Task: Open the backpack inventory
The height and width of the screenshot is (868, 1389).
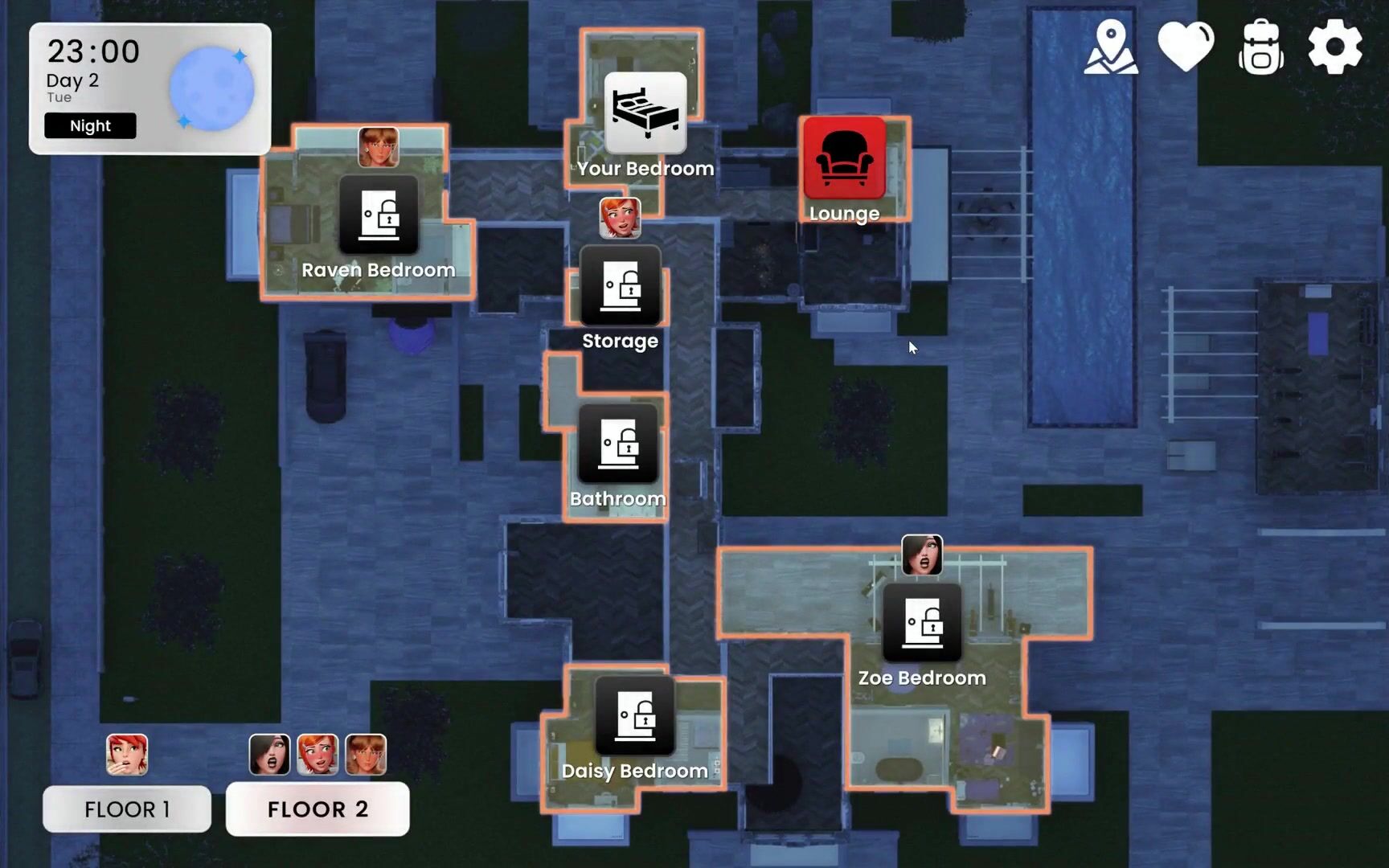Action: point(1260,47)
